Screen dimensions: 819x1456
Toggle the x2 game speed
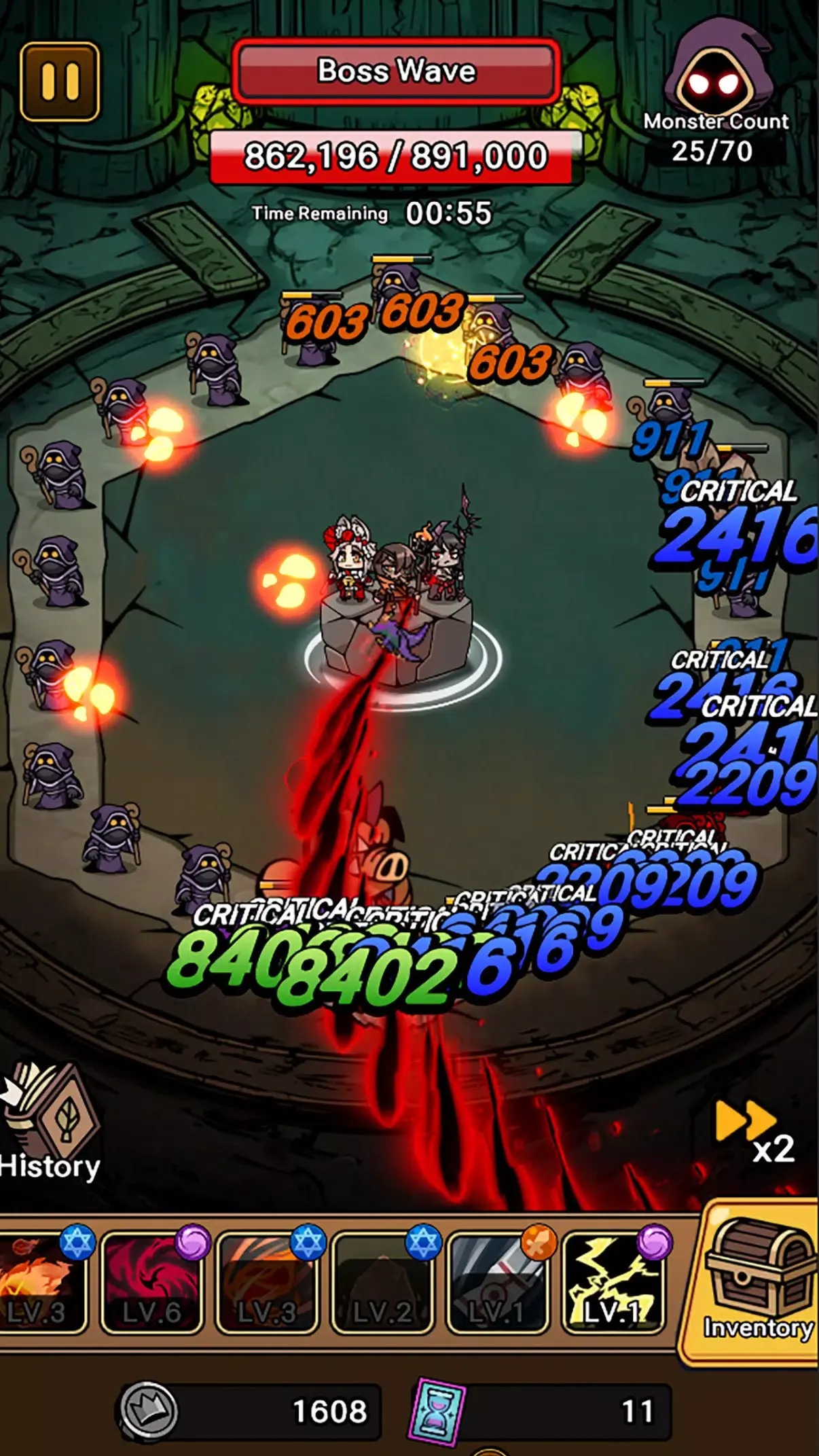[x=754, y=1131]
